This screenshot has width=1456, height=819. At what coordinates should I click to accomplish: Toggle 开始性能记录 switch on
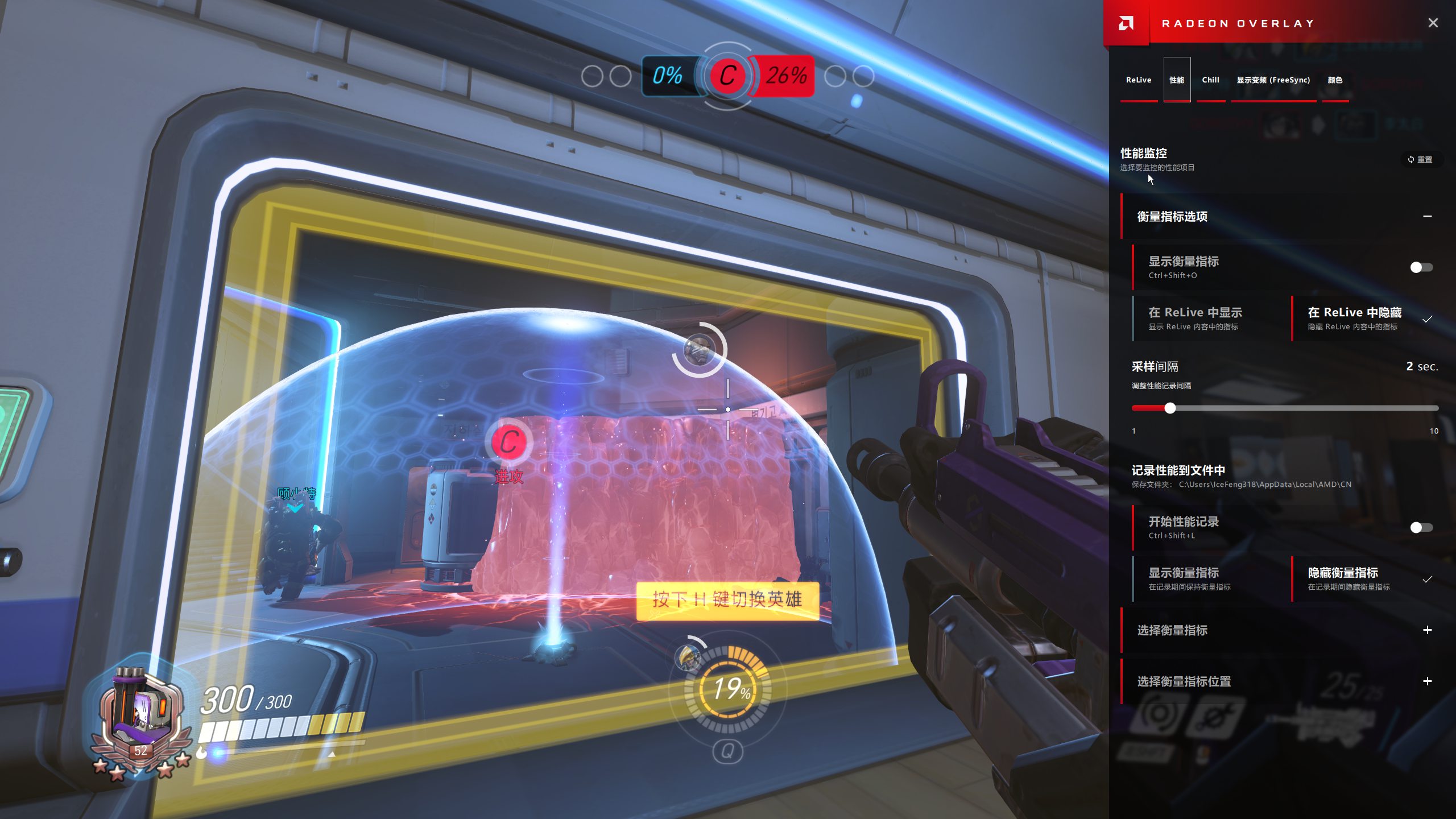coord(1421,528)
